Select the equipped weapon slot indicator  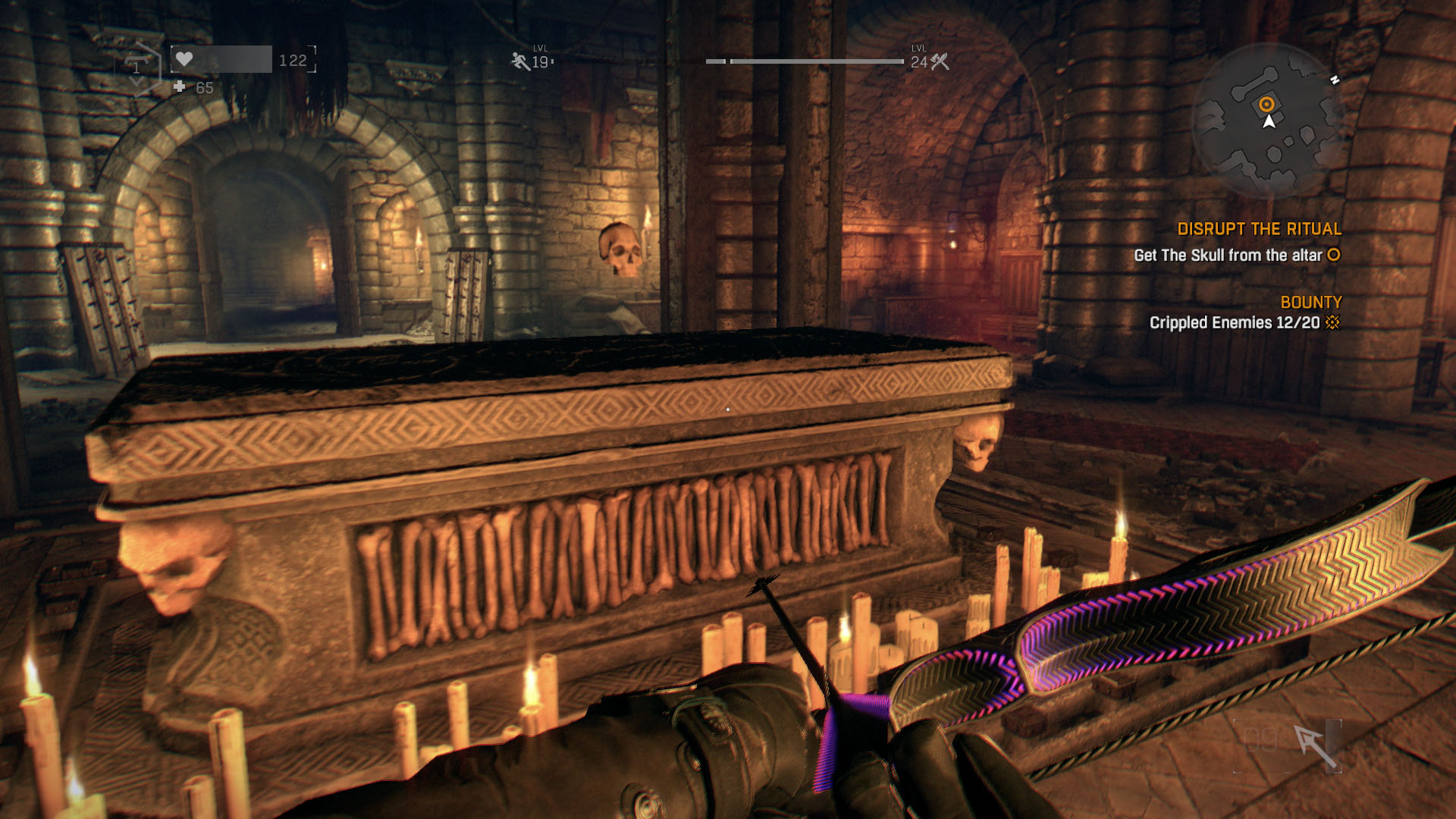tap(136, 68)
